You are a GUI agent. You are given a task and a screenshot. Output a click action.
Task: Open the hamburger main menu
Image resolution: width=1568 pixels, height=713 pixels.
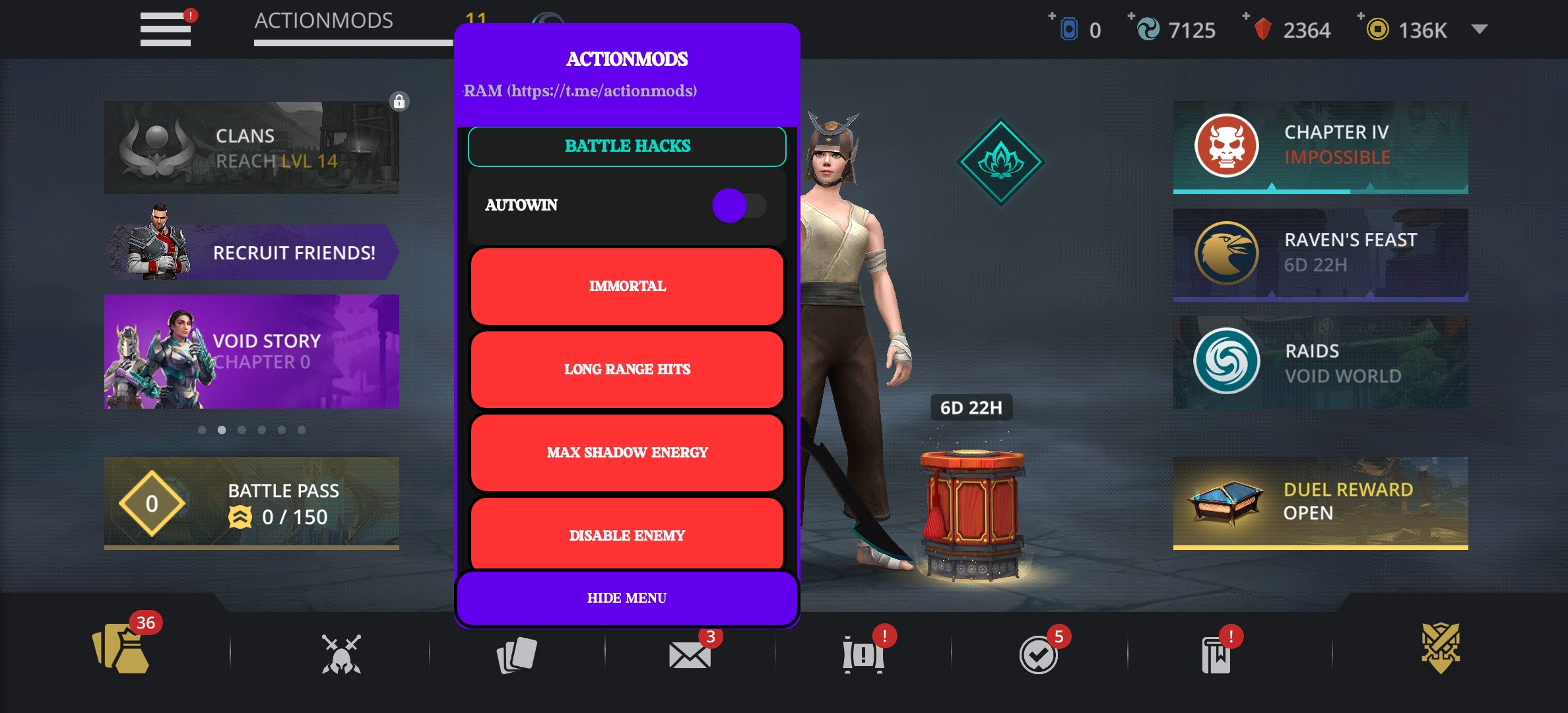165,29
